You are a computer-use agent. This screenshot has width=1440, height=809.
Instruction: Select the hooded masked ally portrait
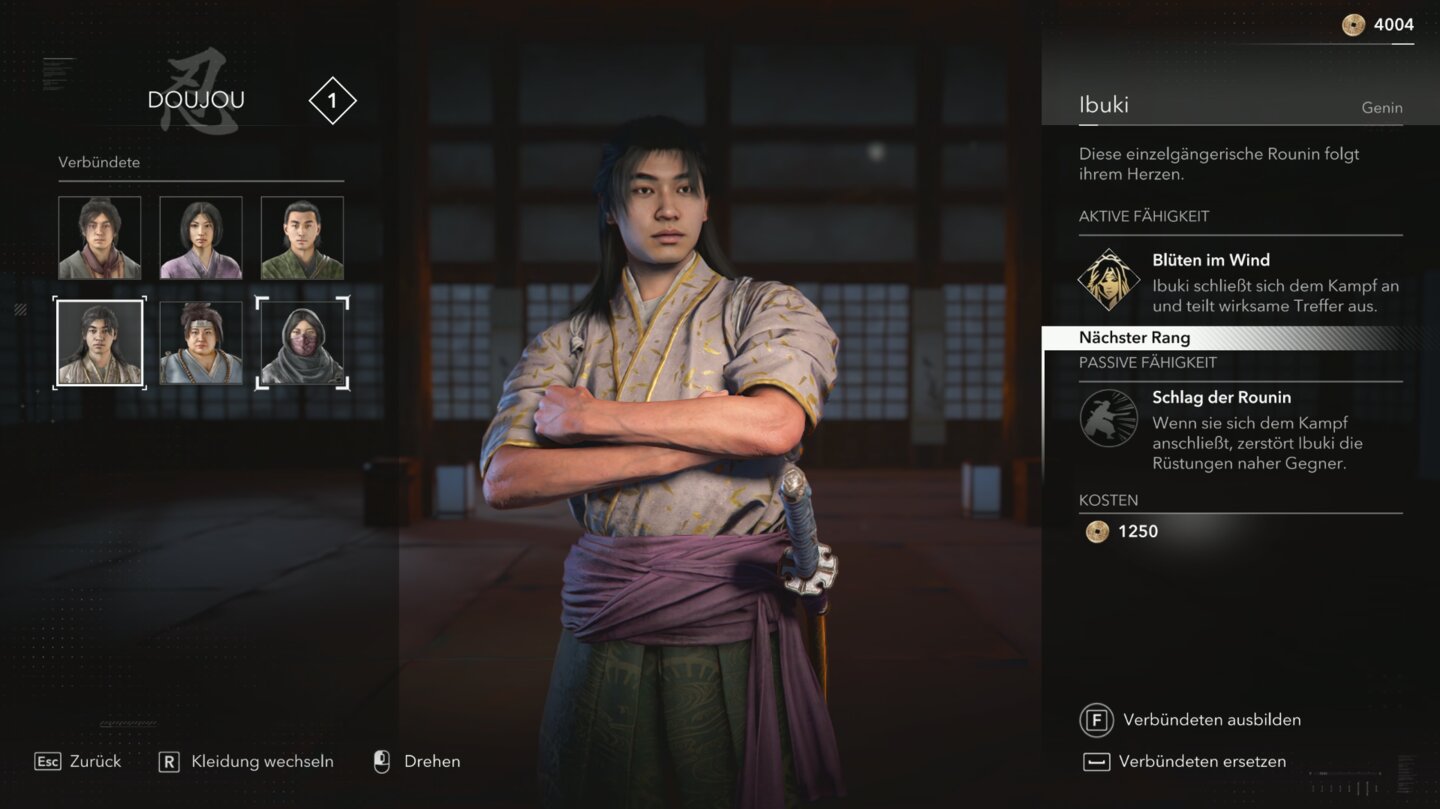pos(302,343)
